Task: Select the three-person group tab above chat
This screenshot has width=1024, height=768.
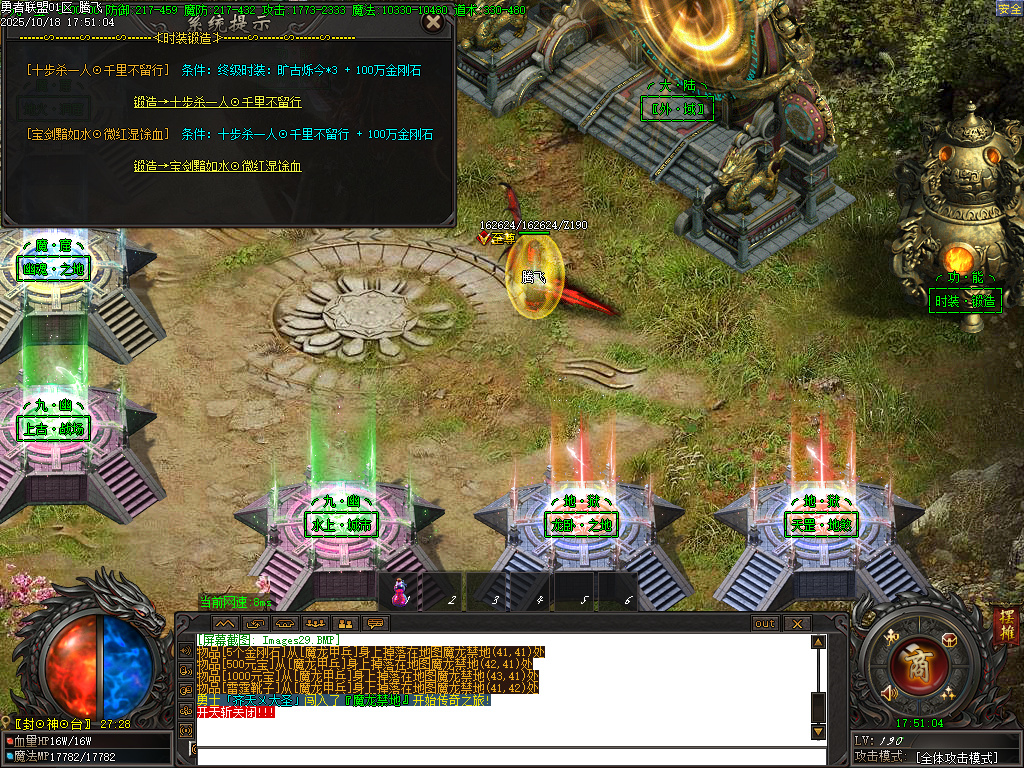Action: tap(316, 623)
